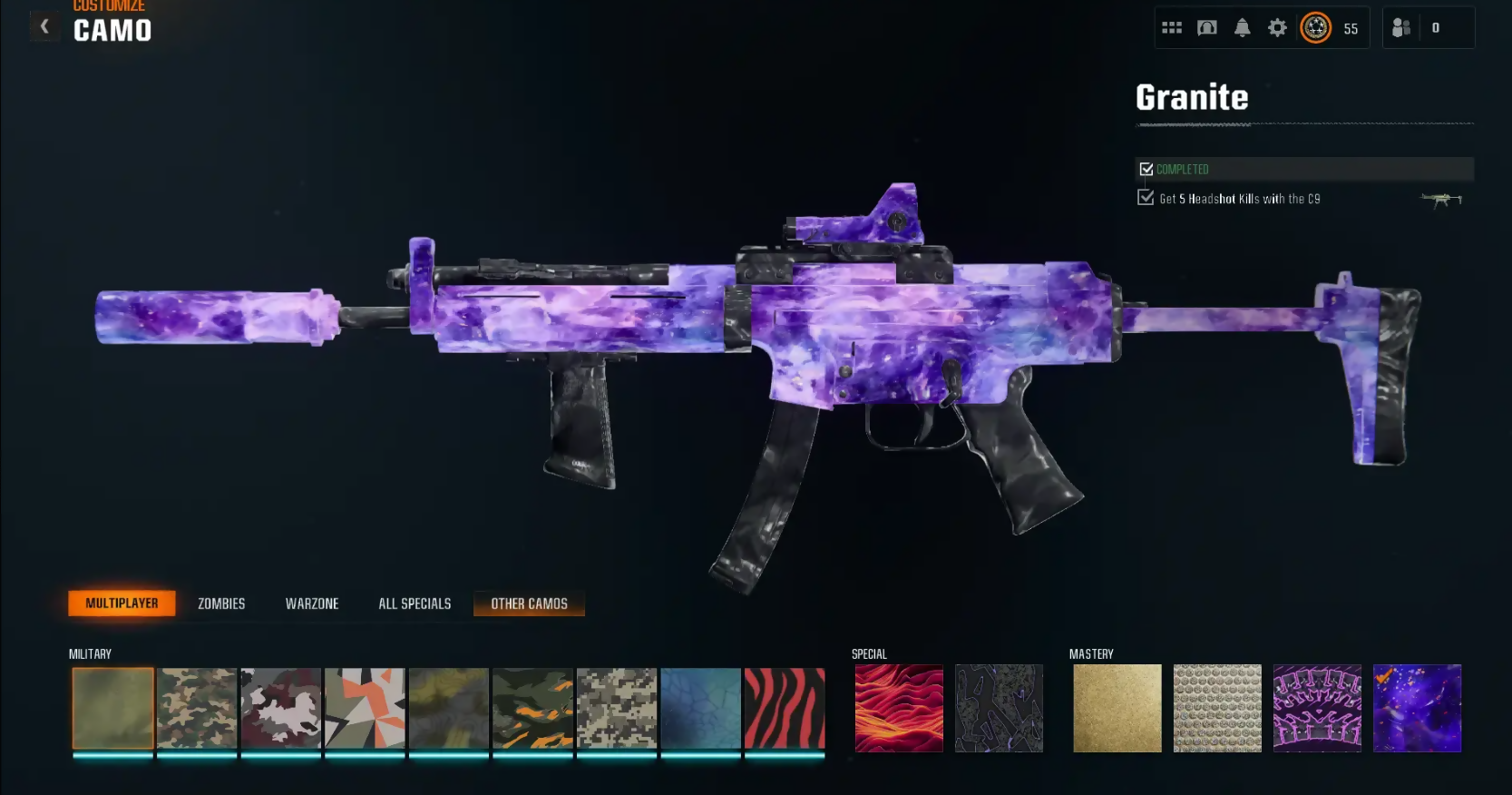Pick the blue cracked pattern camo
Screen dimensions: 1512x795
(x=701, y=709)
